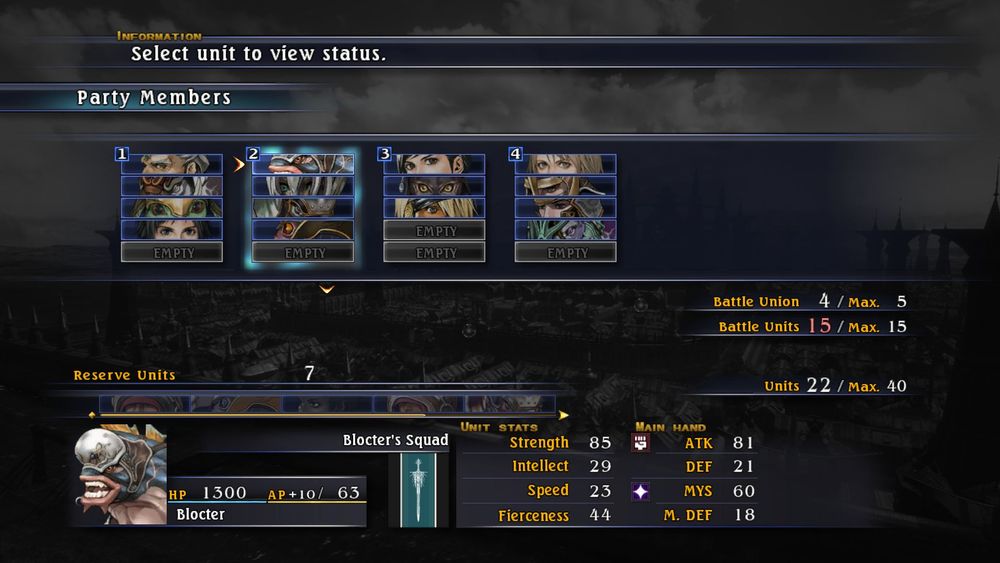Click the EMPTY slot in union 1
Screen dimensions: 1000x563
pos(172,253)
